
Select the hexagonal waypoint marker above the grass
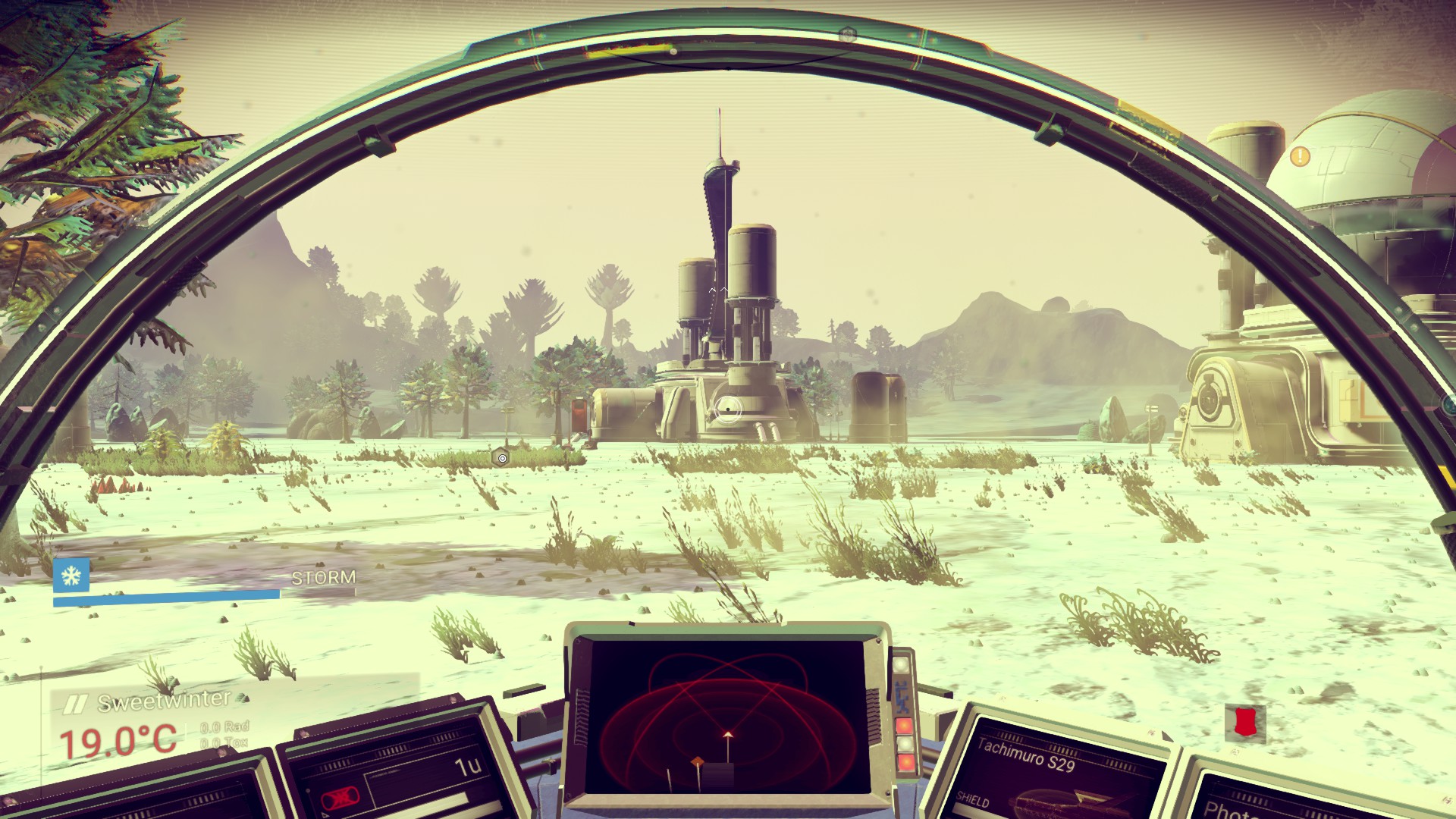501,457
